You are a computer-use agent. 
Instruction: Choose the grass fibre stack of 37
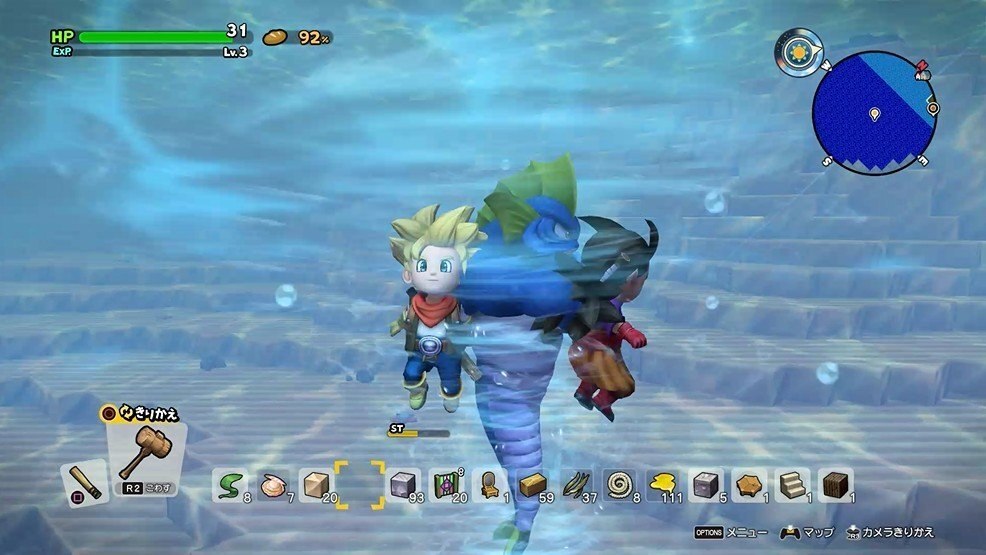pos(577,485)
